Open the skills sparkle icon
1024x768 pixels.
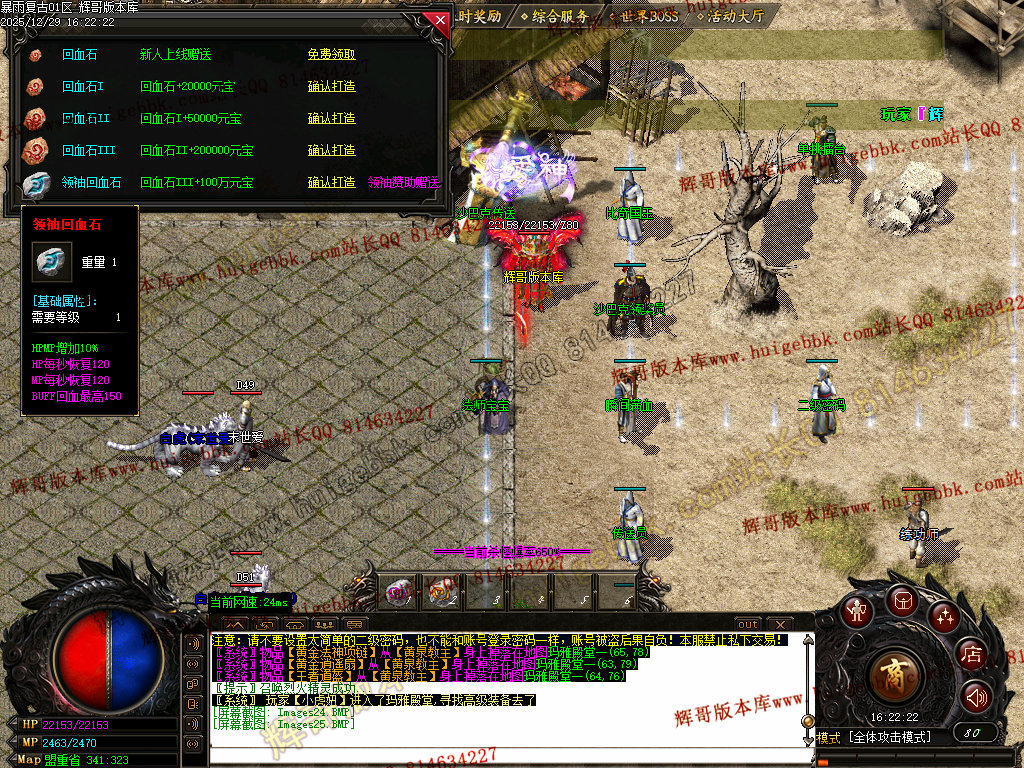point(945,616)
